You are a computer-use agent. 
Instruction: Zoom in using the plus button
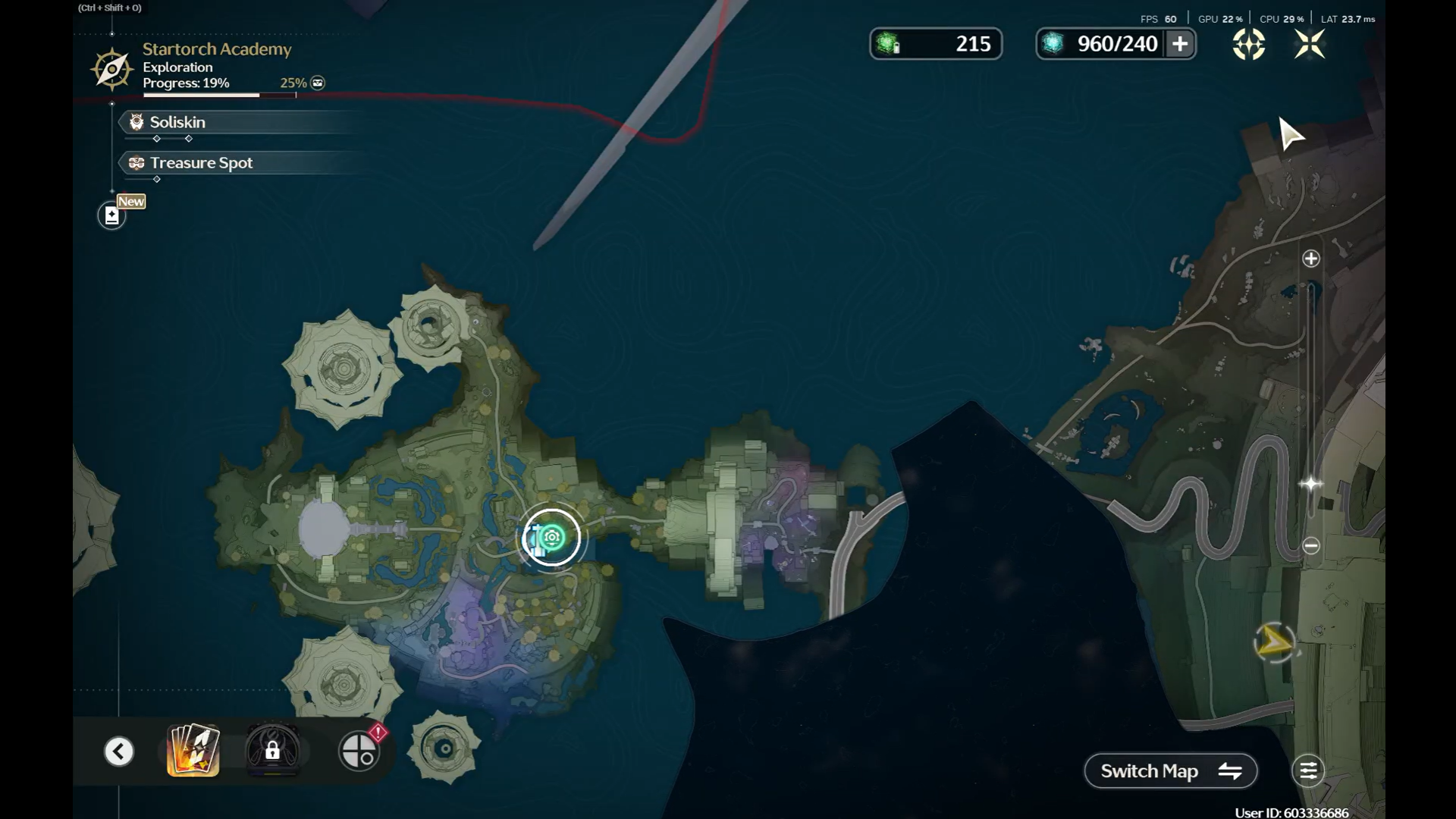[1311, 259]
